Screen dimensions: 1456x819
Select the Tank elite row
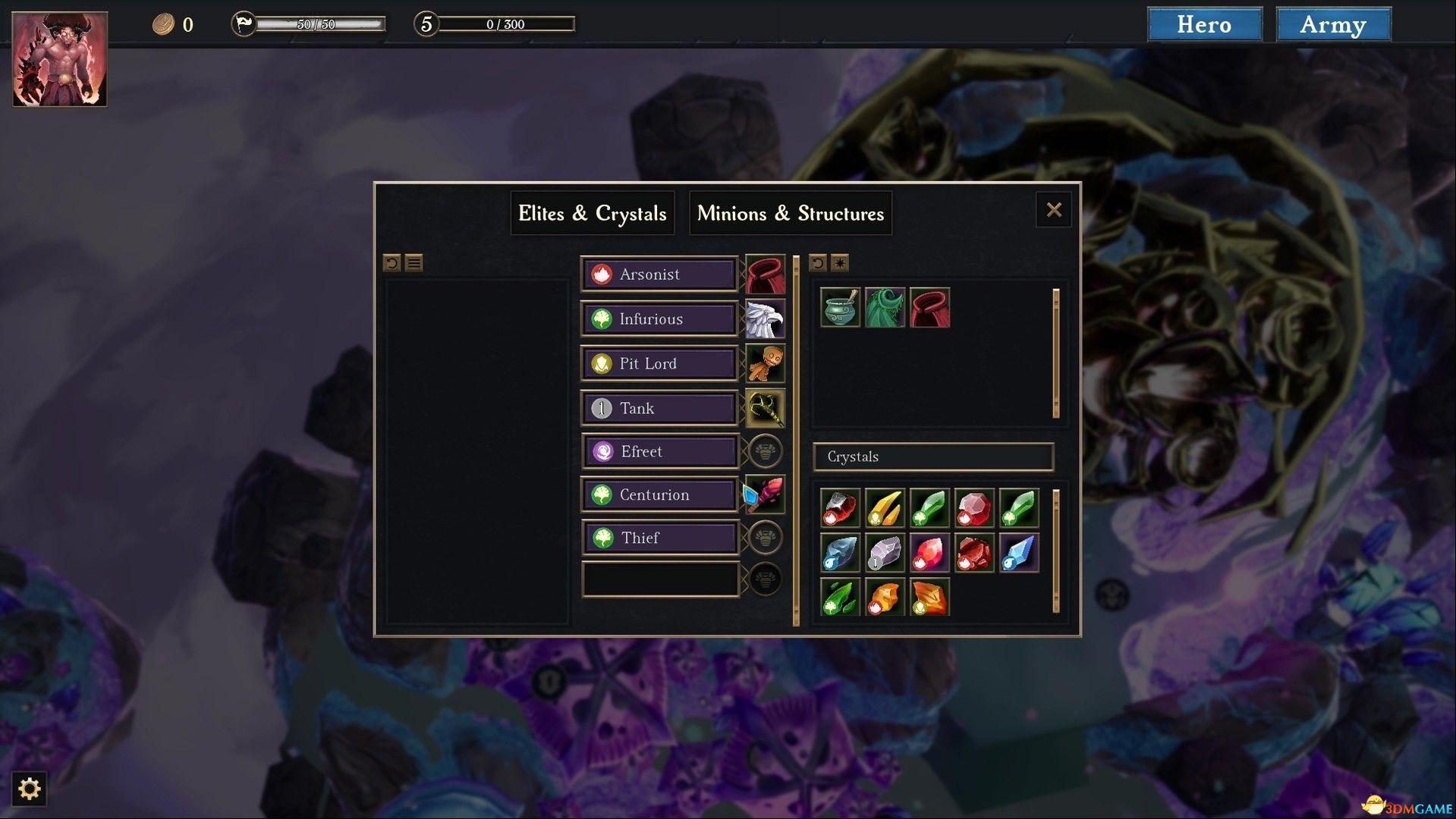659,409
